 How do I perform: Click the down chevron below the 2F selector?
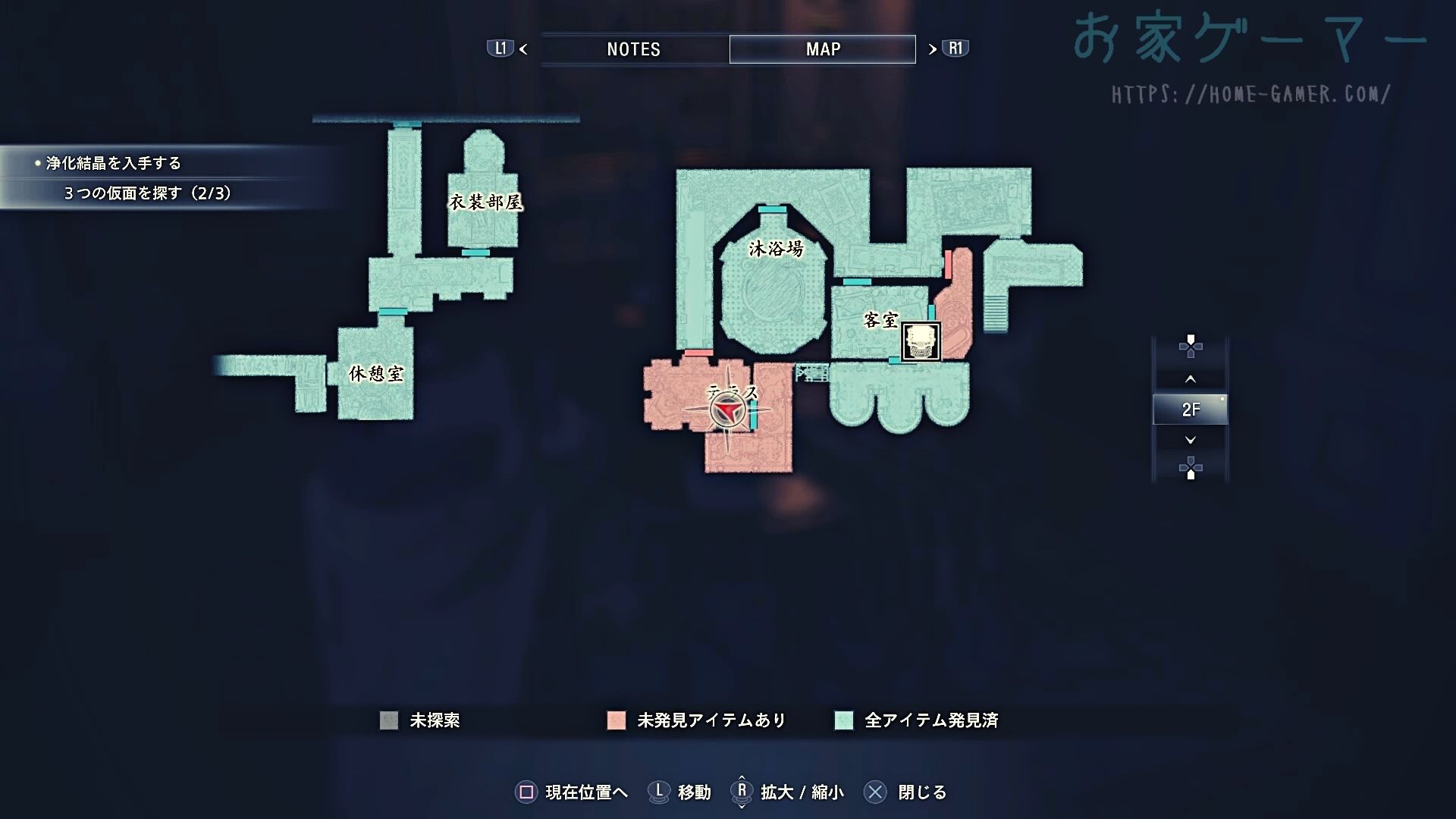[1191, 438]
